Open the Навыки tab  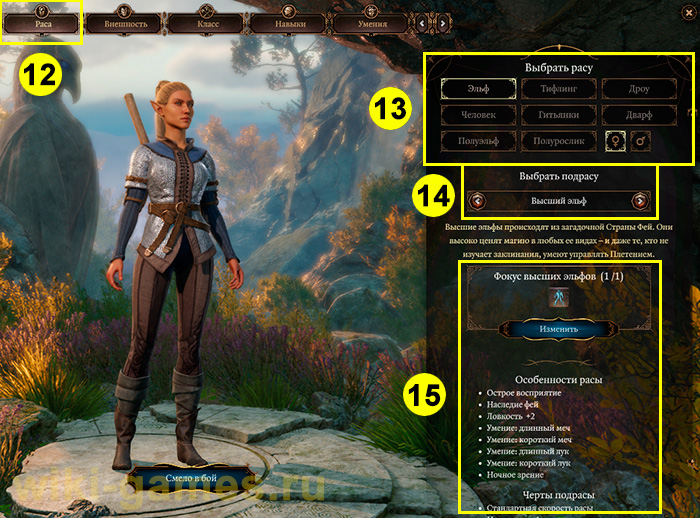coord(289,21)
